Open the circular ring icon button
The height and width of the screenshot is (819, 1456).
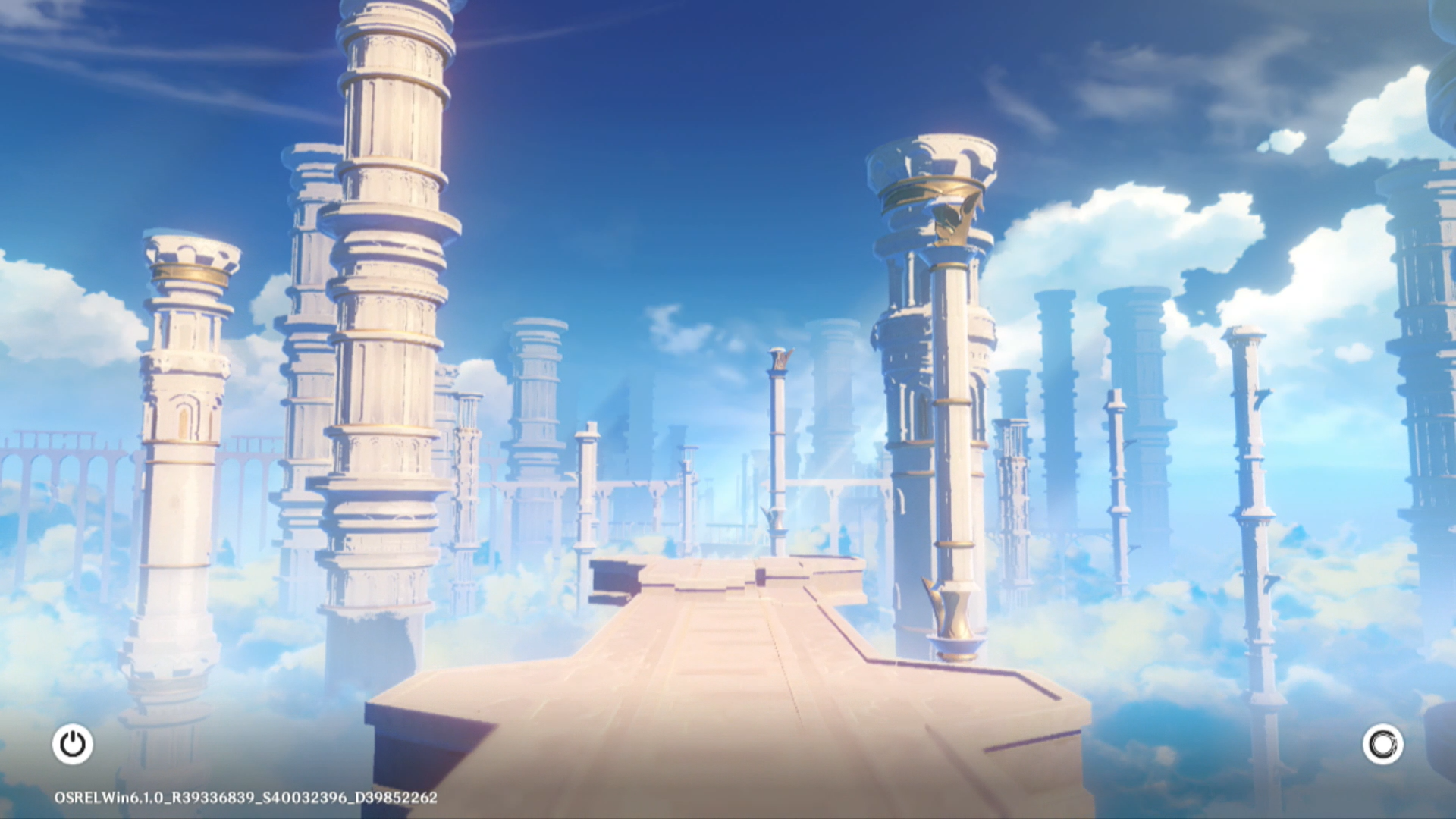[x=1382, y=744]
